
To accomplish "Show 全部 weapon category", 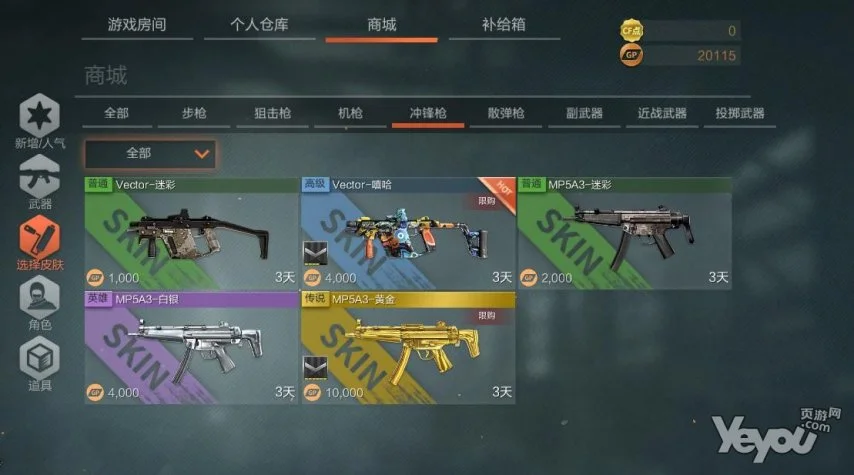I will tap(115, 114).
